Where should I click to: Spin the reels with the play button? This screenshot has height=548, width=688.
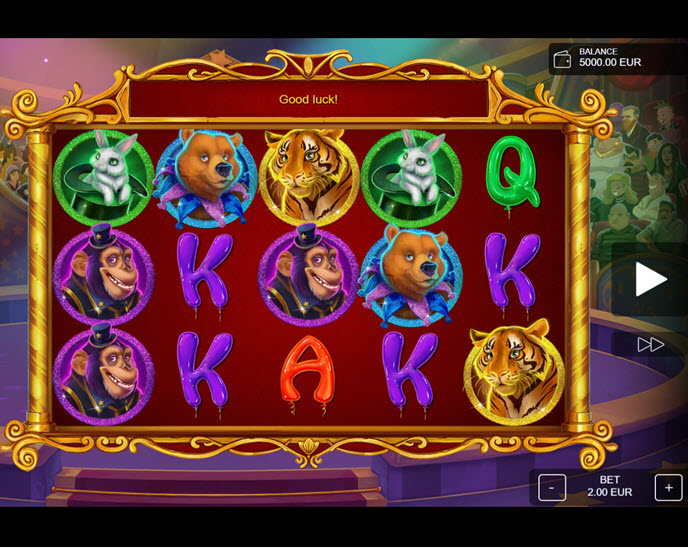click(650, 280)
